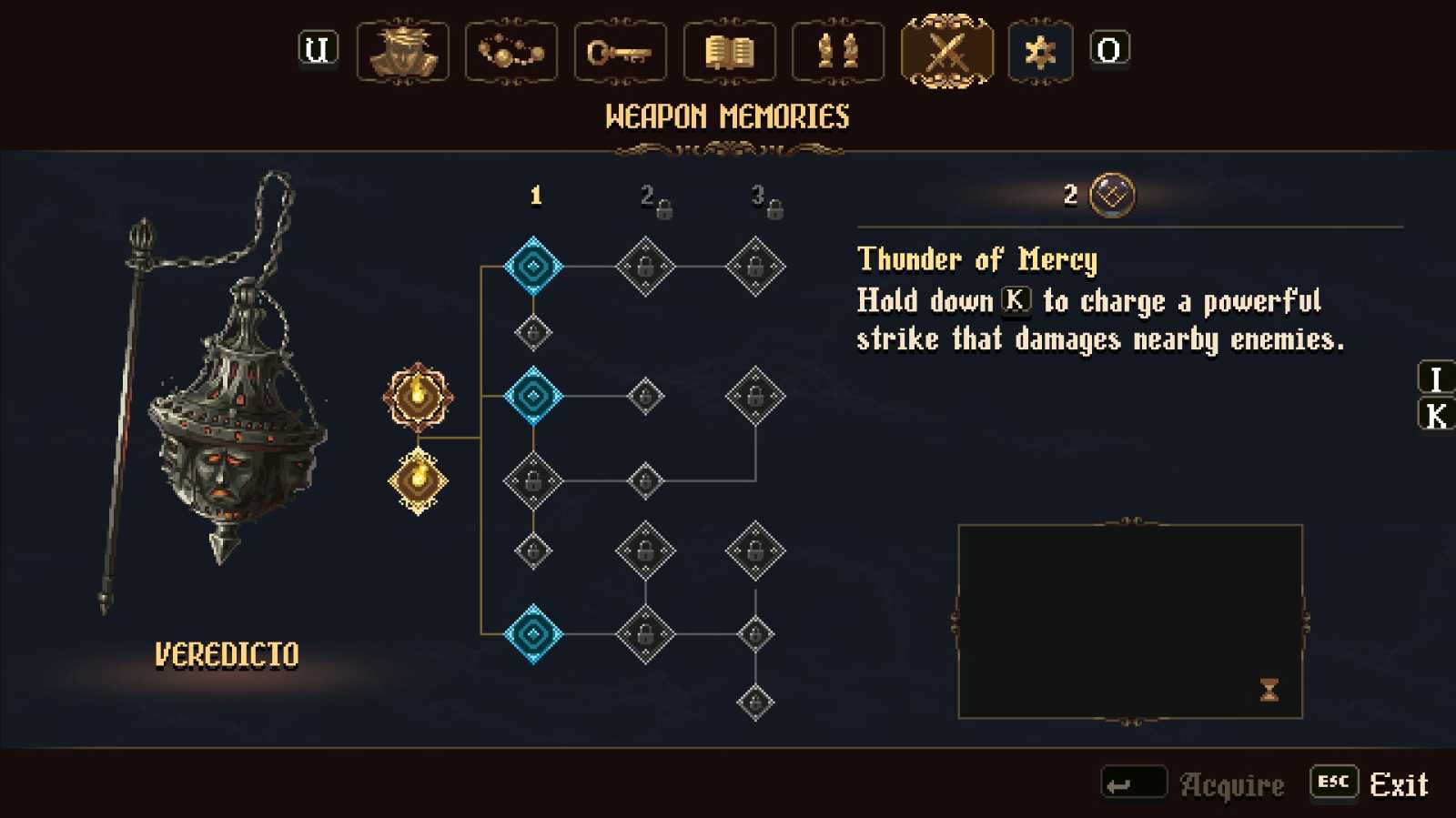
Task: Open the lore book menu icon
Action: [x=729, y=52]
